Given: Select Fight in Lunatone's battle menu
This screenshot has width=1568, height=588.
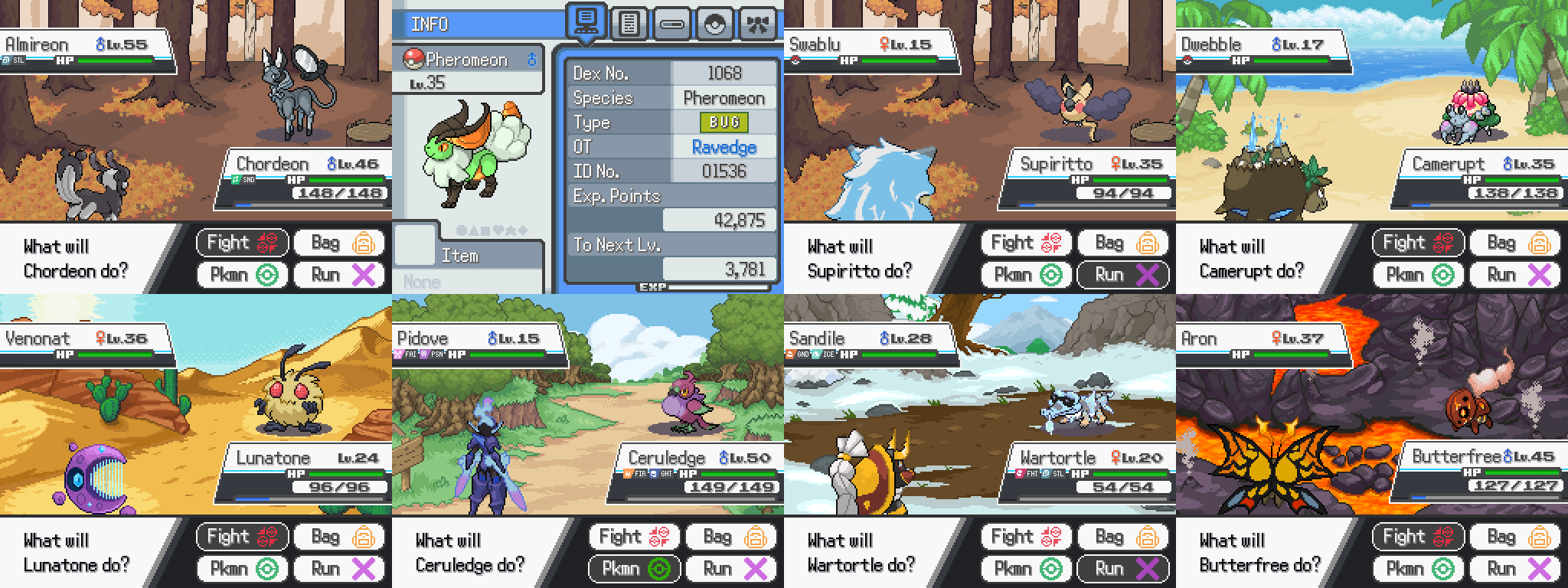Looking at the screenshot, I should [242, 537].
